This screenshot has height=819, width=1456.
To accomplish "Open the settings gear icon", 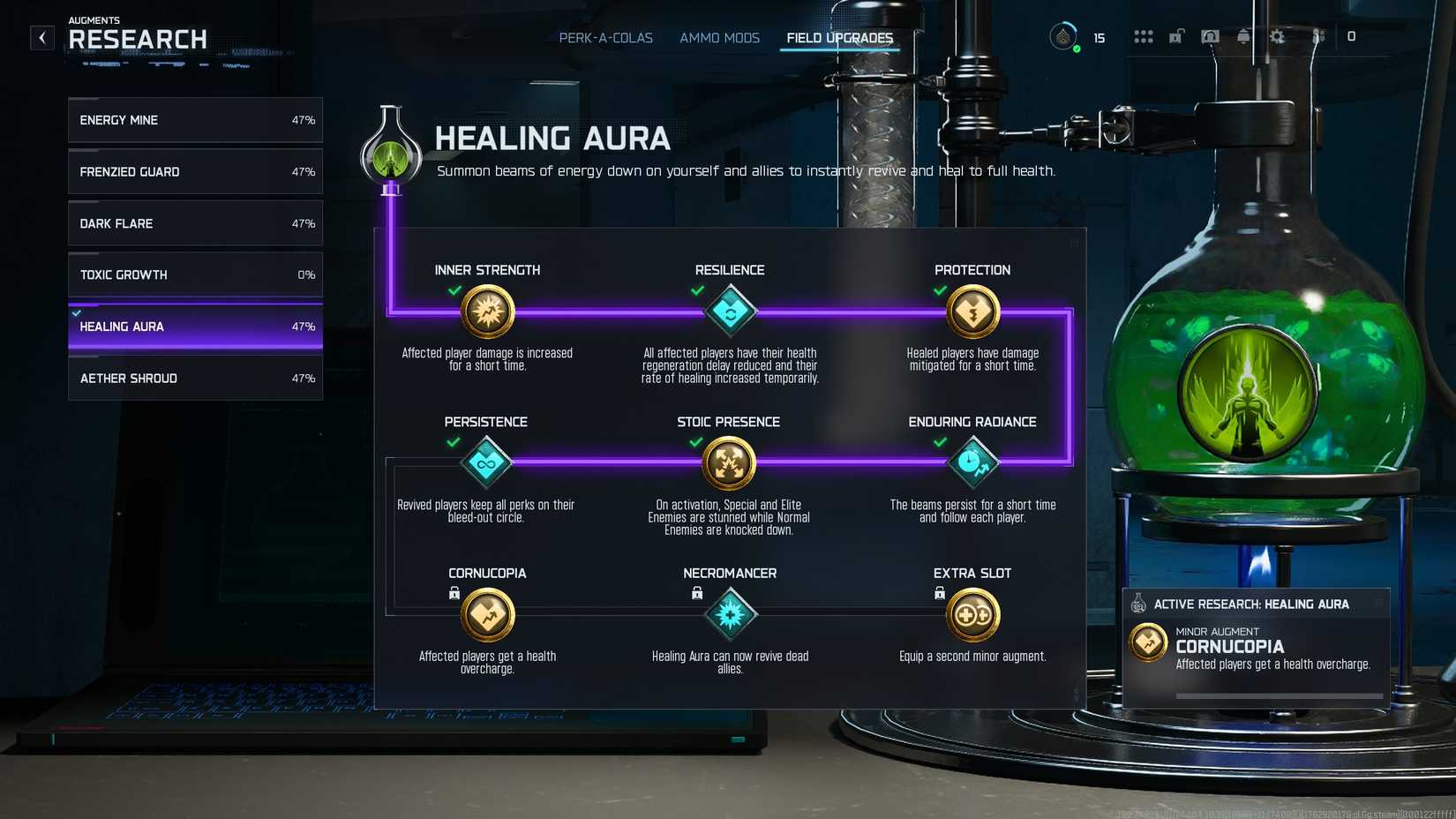I will click(x=1275, y=36).
